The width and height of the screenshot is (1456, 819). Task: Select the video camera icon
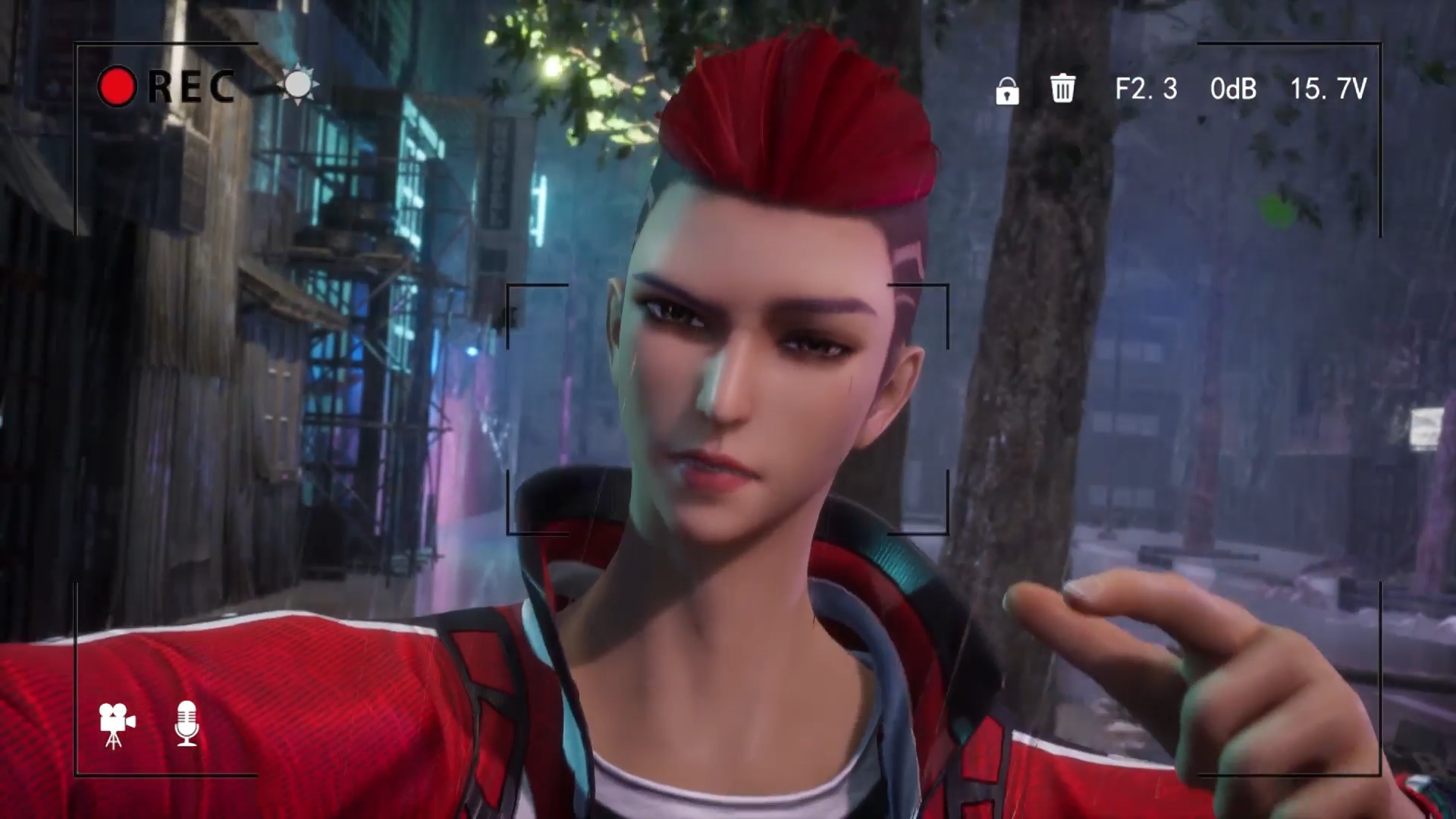pos(116,724)
